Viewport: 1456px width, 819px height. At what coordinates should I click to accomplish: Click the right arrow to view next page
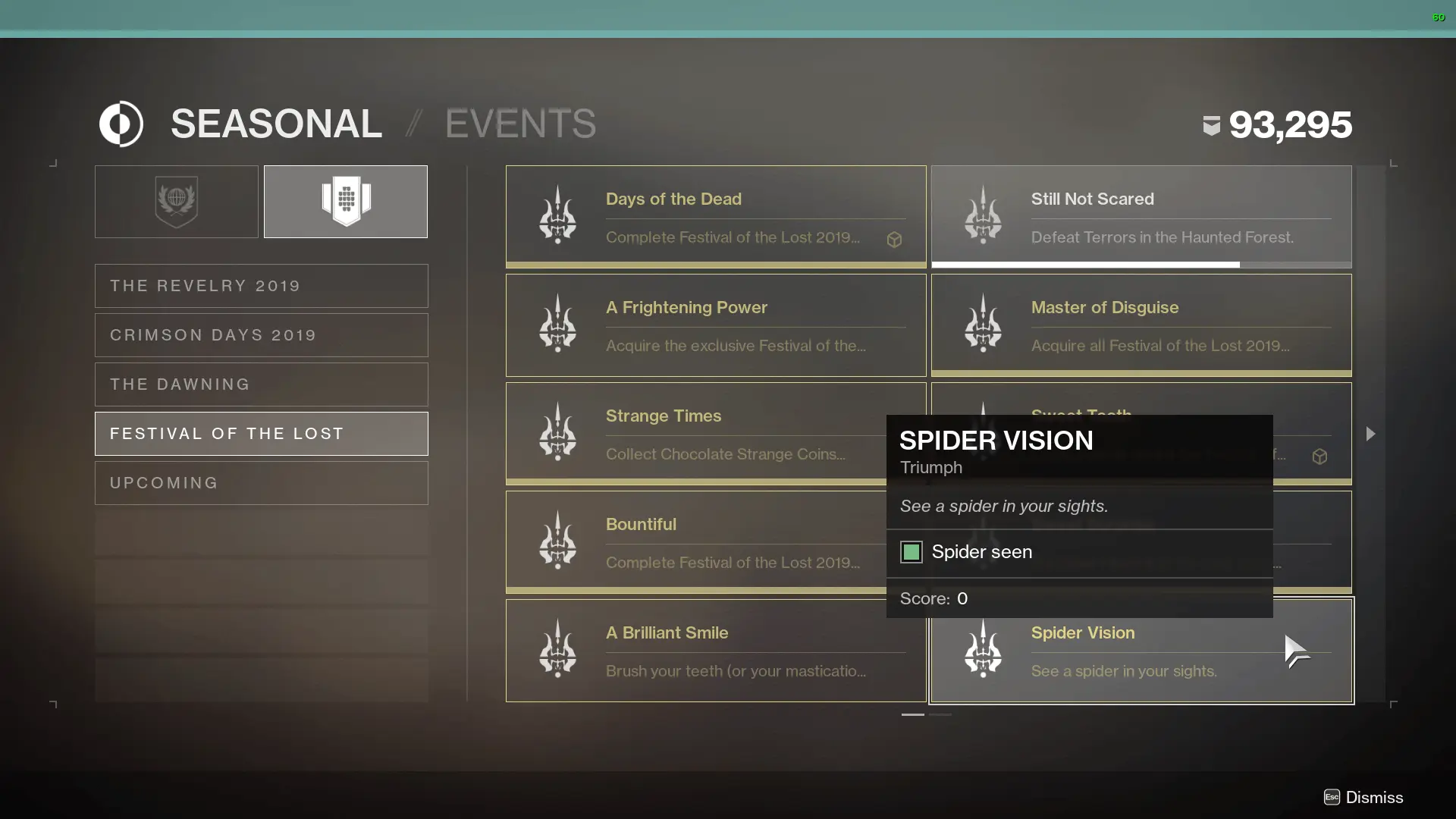tap(1370, 434)
